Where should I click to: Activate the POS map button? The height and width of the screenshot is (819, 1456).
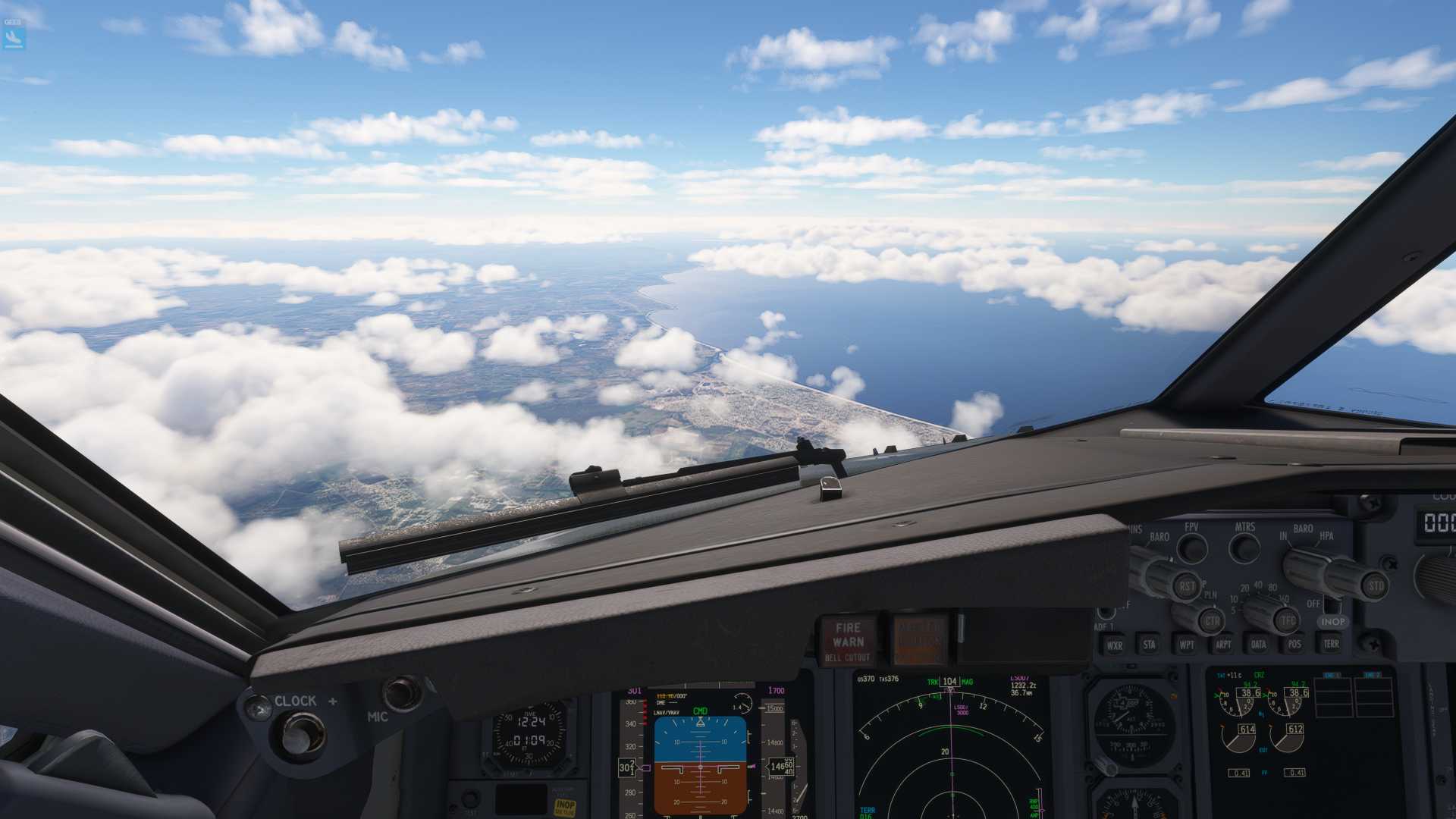pyautogui.click(x=1294, y=645)
